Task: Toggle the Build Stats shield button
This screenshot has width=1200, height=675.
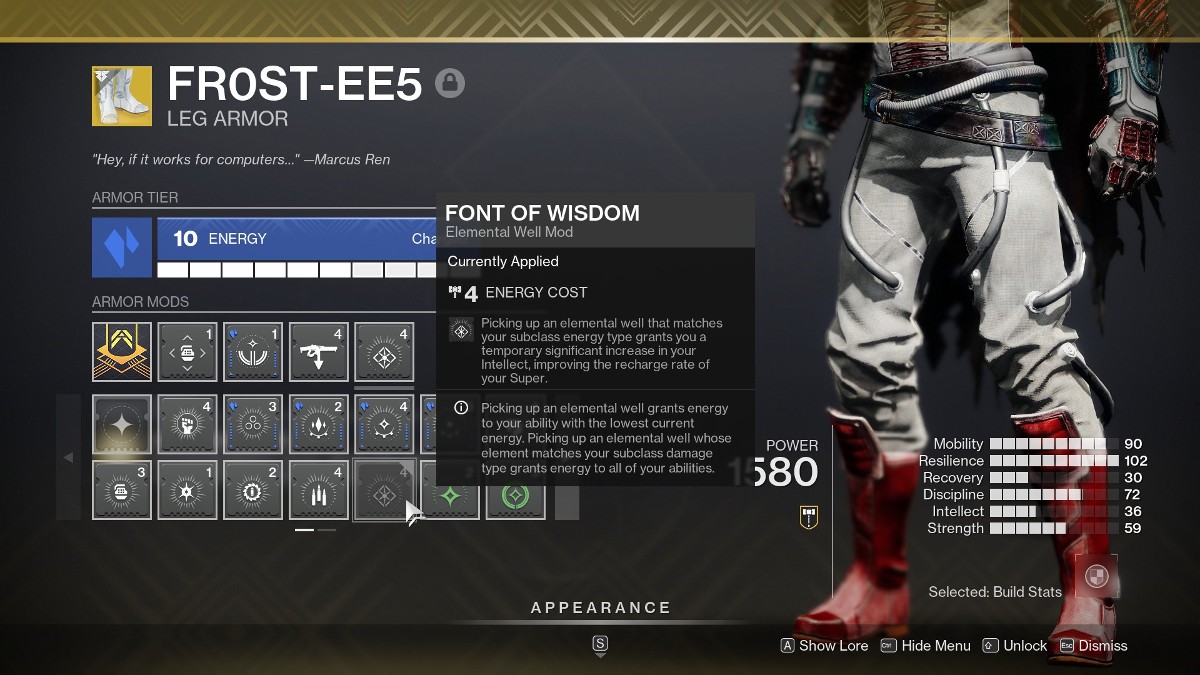Action: (x=1097, y=576)
